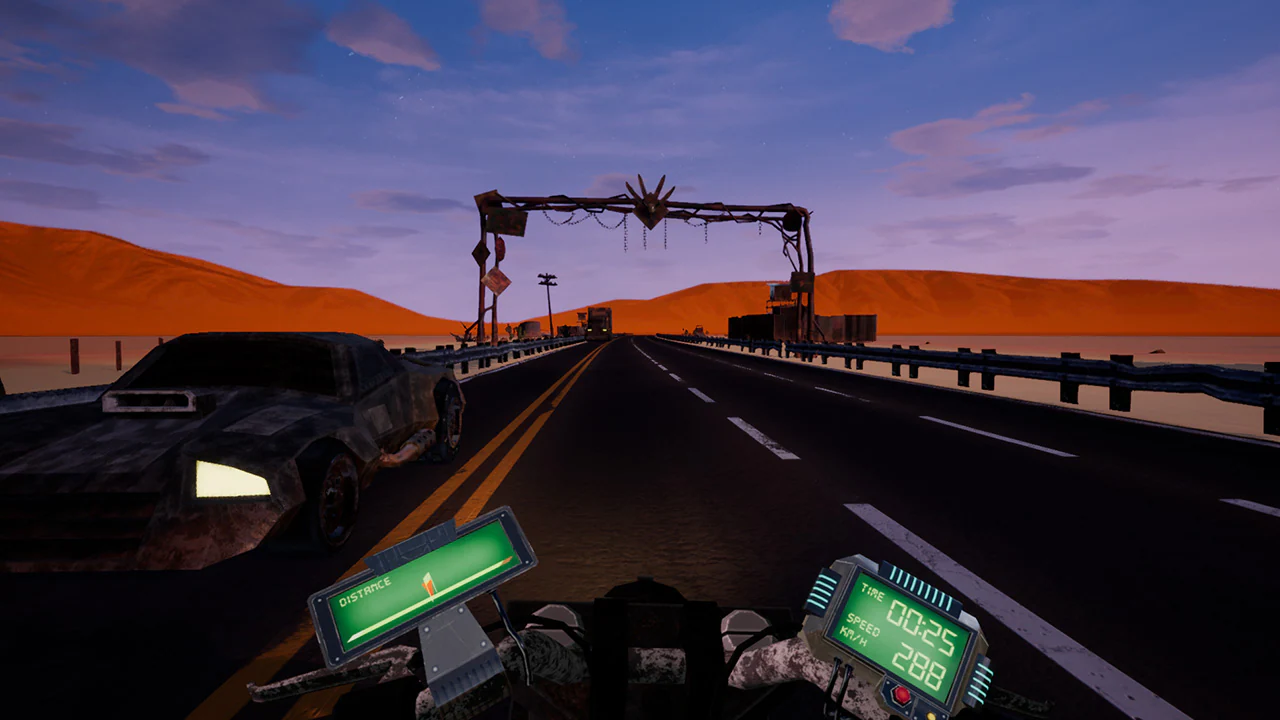
Task: Click the utility pole beside the highway
Action: pyautogui.click(x=545, y=290)
